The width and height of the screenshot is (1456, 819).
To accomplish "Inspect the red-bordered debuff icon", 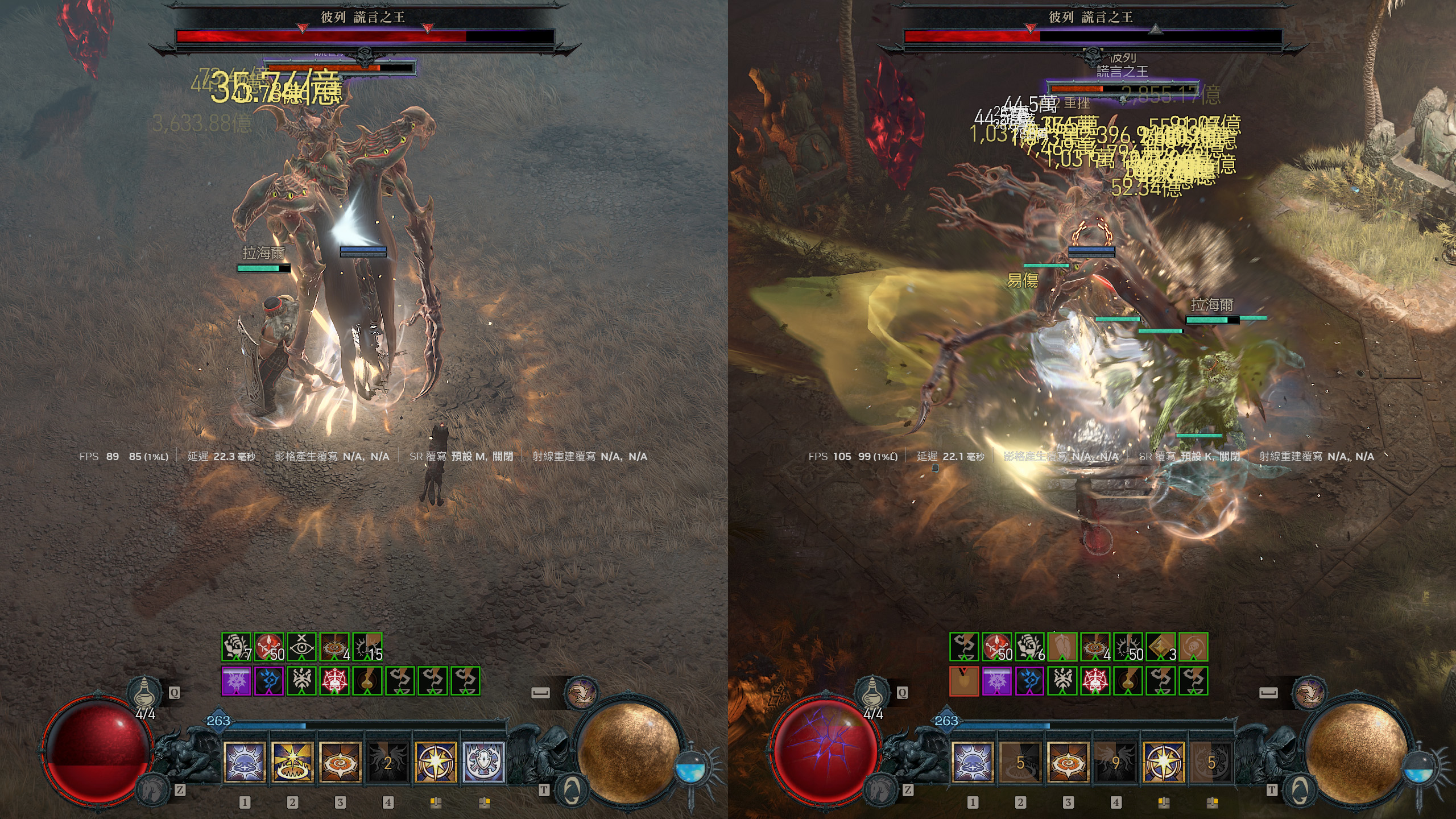I will (964, 681).
